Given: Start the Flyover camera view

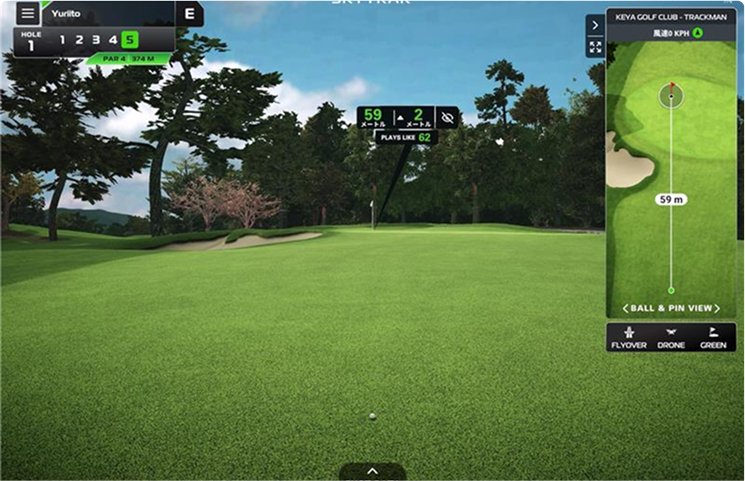Looking at the screenshot, I should pos(629,337).
